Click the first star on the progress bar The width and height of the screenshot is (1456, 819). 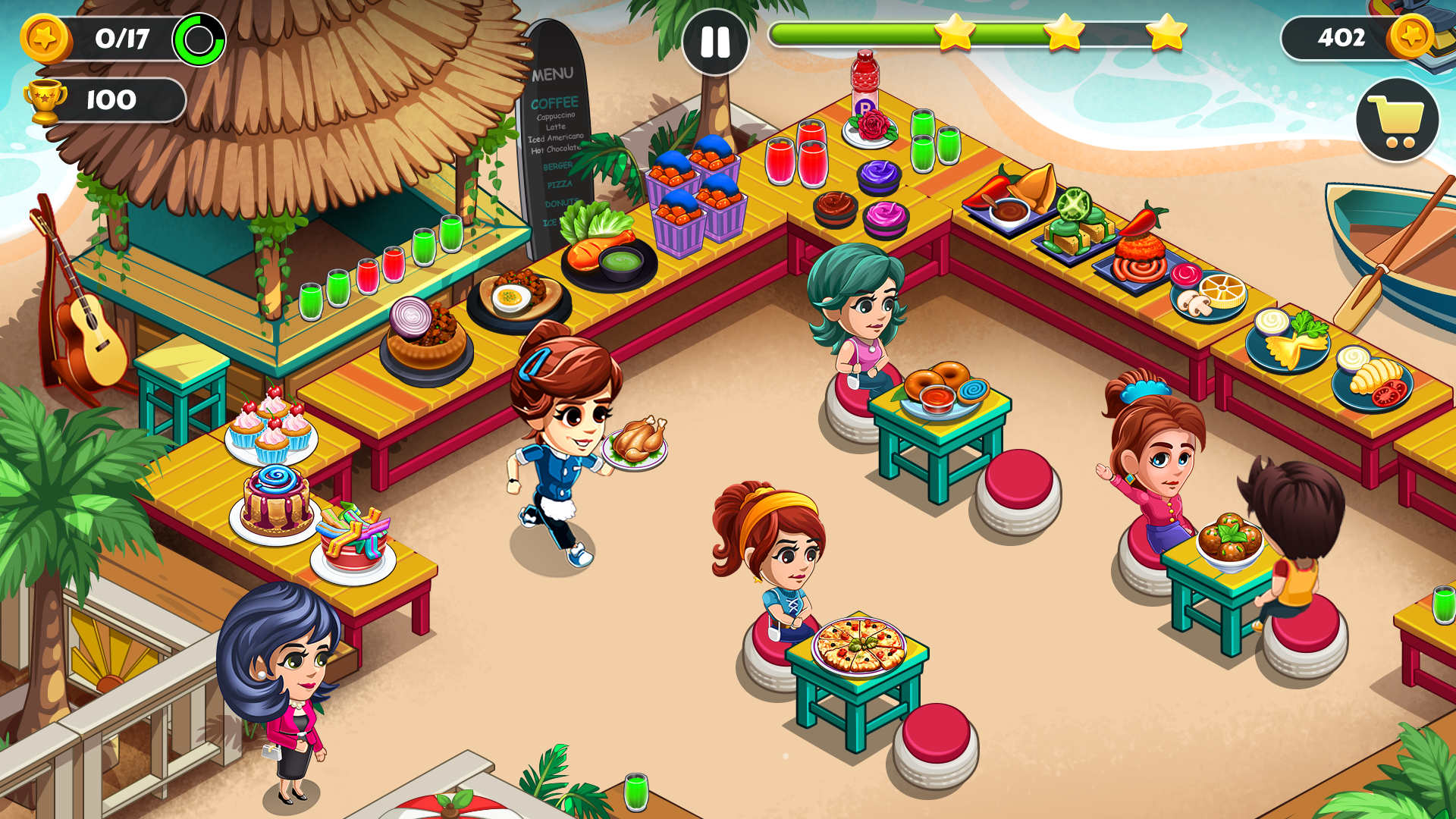(957, 33)
